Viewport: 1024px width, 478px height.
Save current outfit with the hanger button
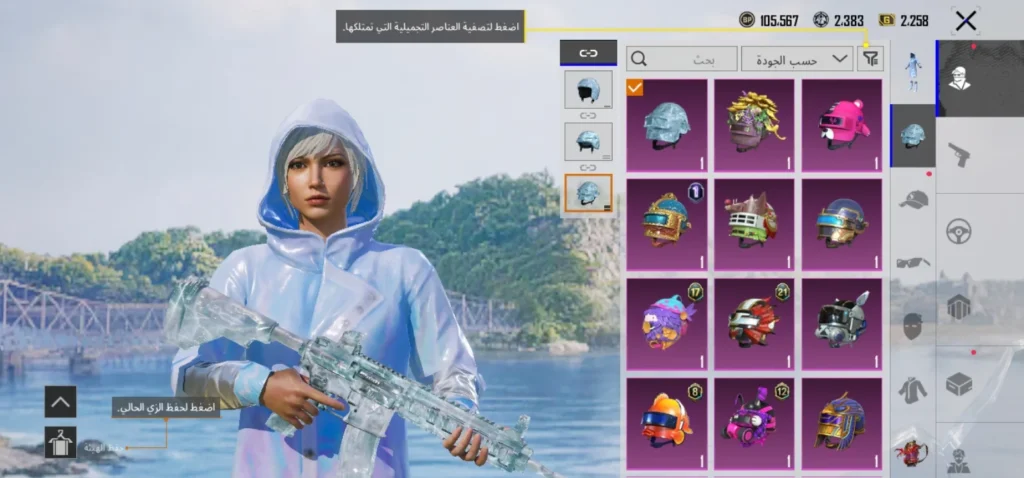click(x=60, y=441)
